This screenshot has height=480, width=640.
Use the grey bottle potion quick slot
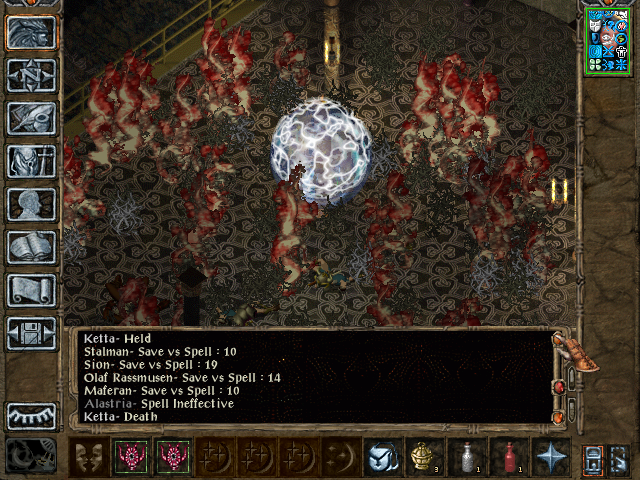coord(466,456)
